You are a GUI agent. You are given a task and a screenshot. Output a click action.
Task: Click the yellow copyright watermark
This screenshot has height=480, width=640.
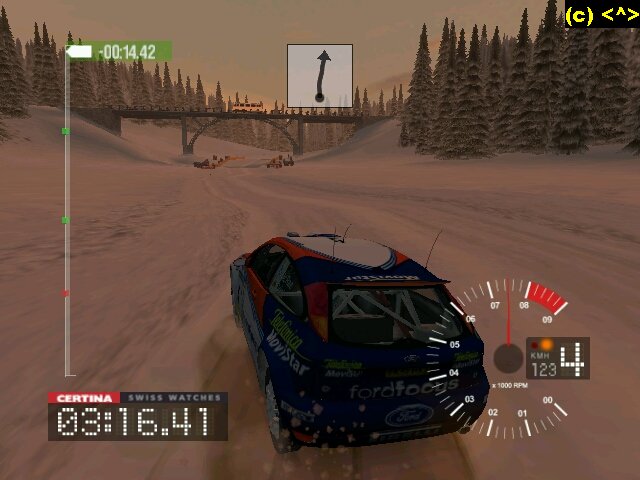tap(601, 15)
